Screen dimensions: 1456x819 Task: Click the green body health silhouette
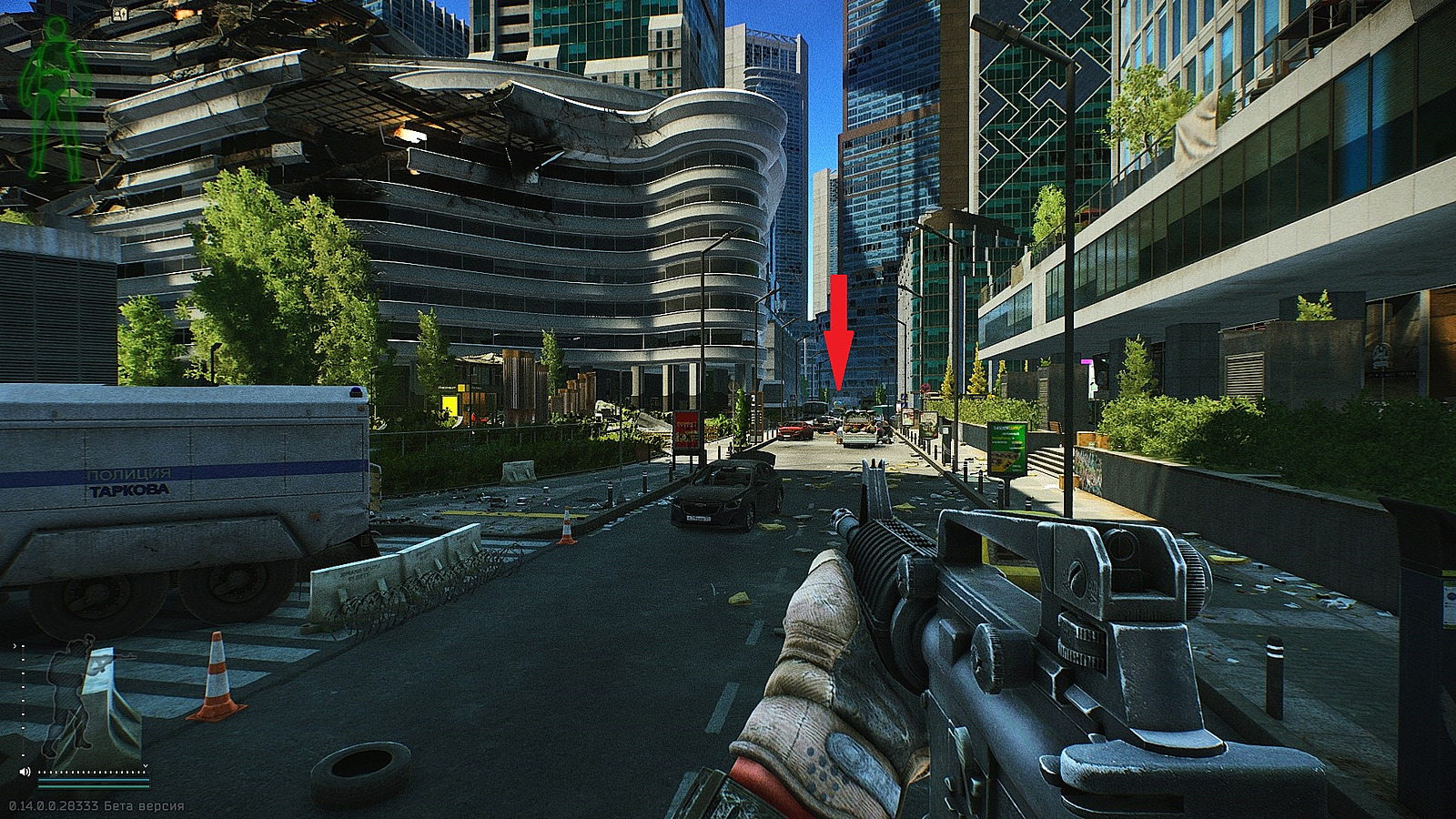56,96
